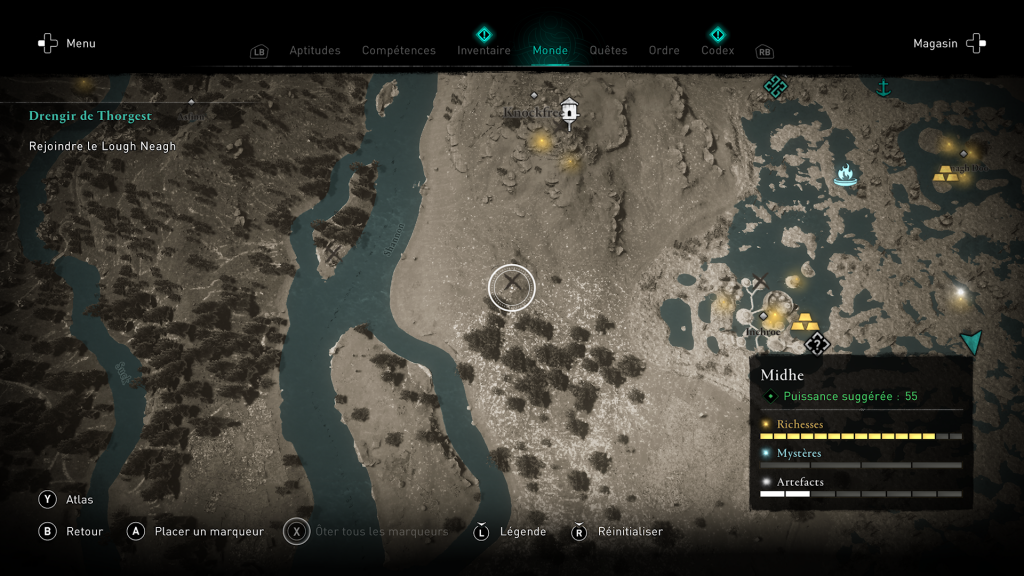
Task: Select the circled crossed-axes map marker
Action: pyautogui.click(x=512, y=288)
